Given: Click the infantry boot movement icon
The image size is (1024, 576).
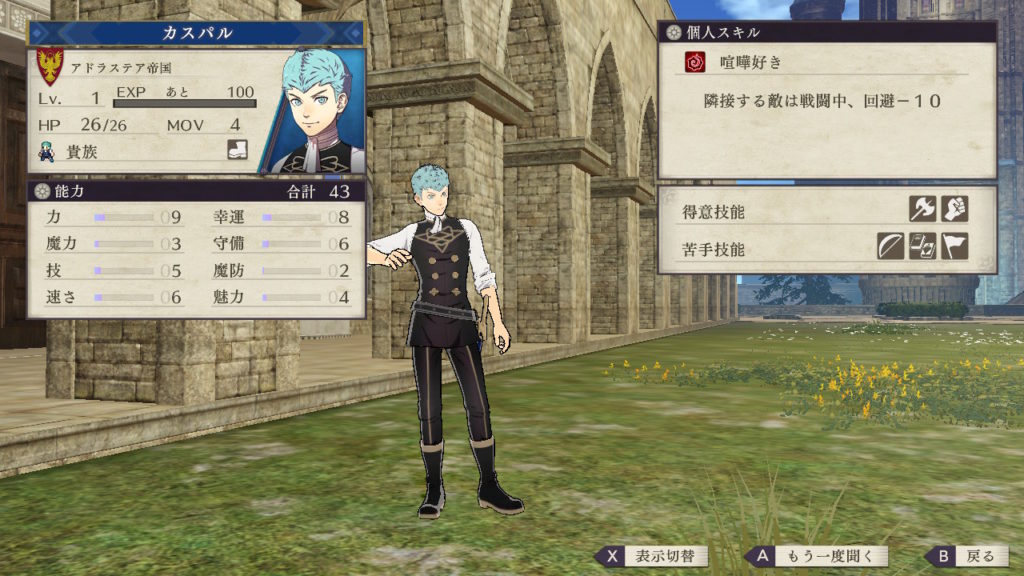Looking at the screenshot, I should coord(237,151).
